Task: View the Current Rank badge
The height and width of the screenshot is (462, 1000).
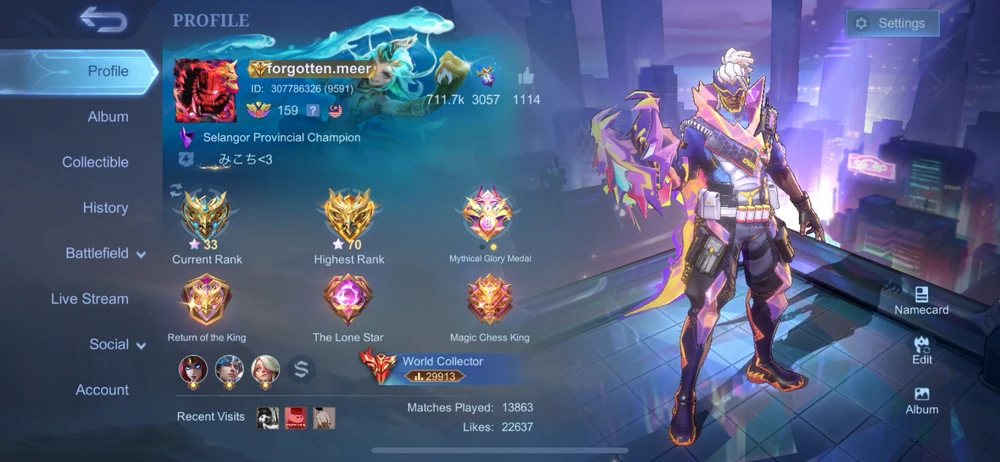Action: 207,217
